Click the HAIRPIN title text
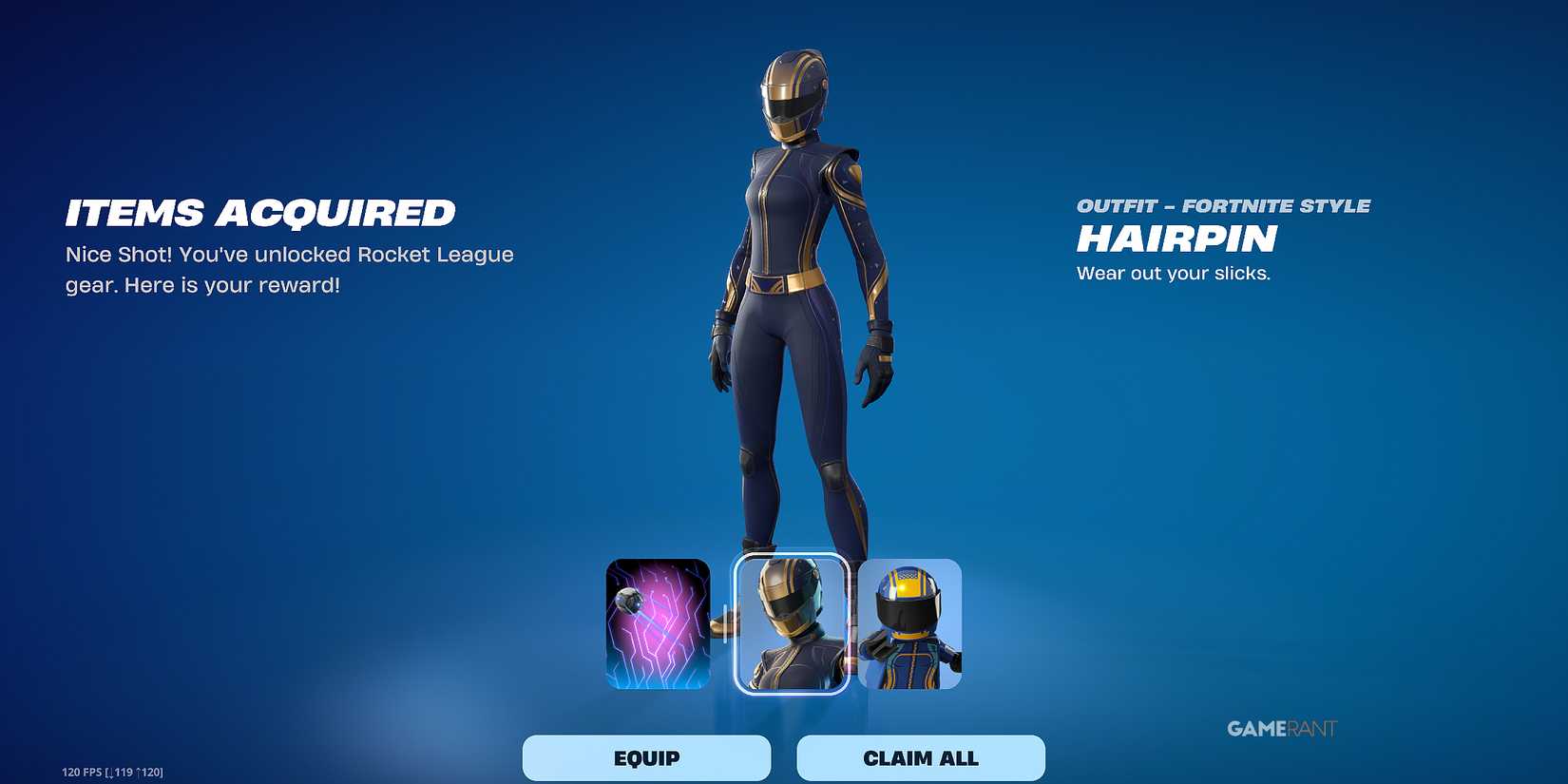Screen dimensions: 1568x784 pyautogui.click(x=1176, y=239)
